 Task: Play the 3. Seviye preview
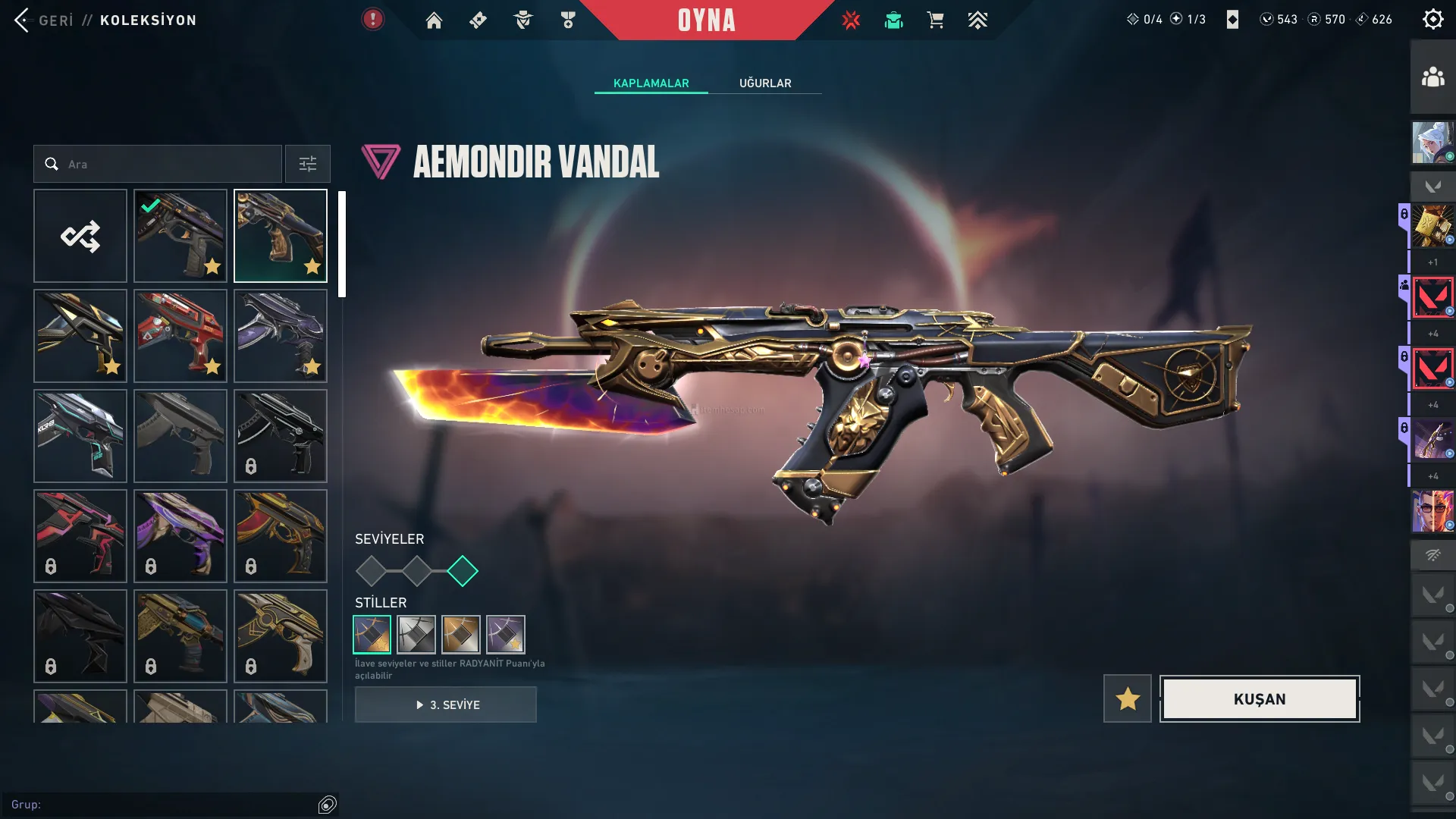(x=446, y=705)
